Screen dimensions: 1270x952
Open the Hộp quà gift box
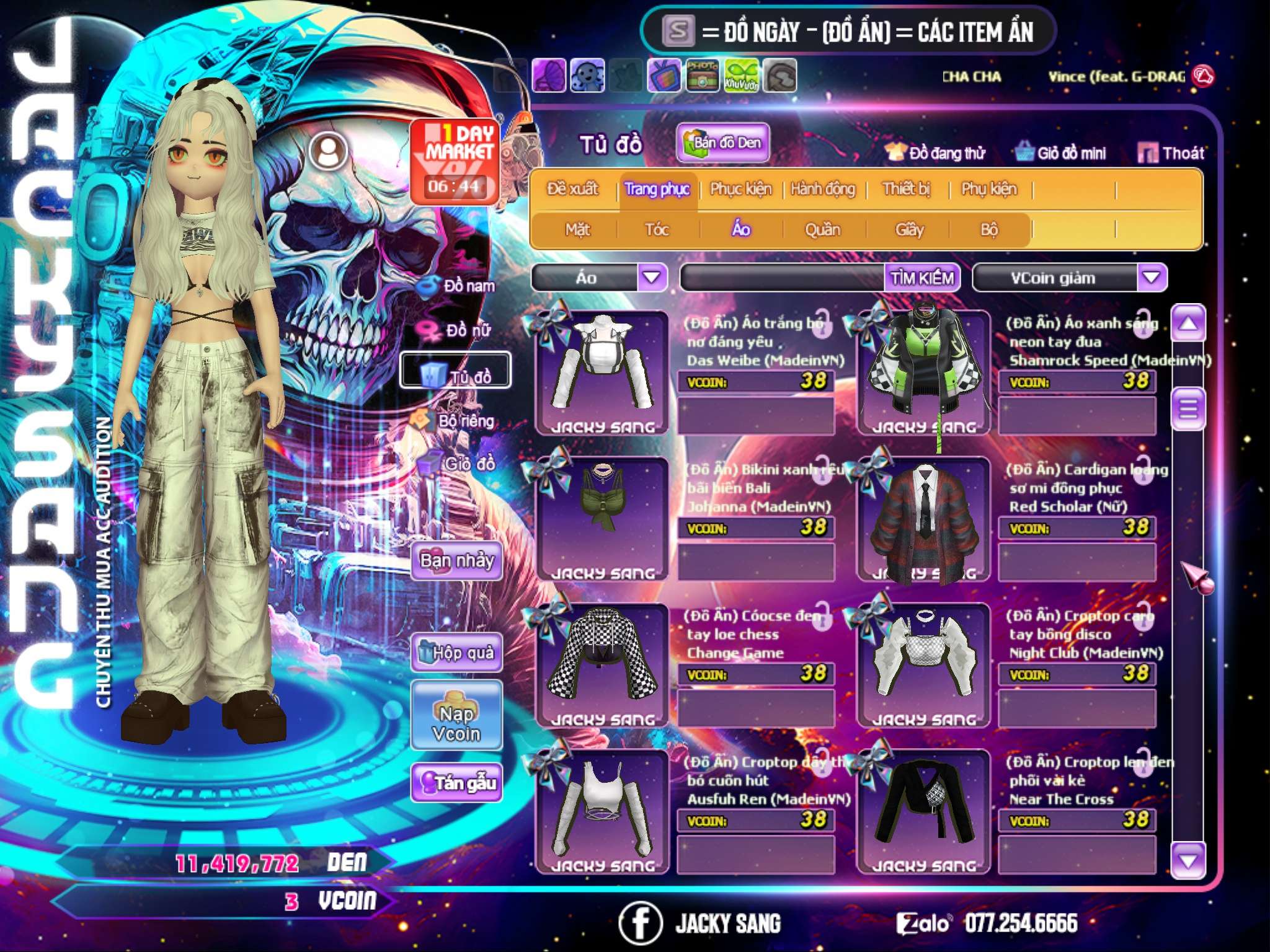click(457, 652)
